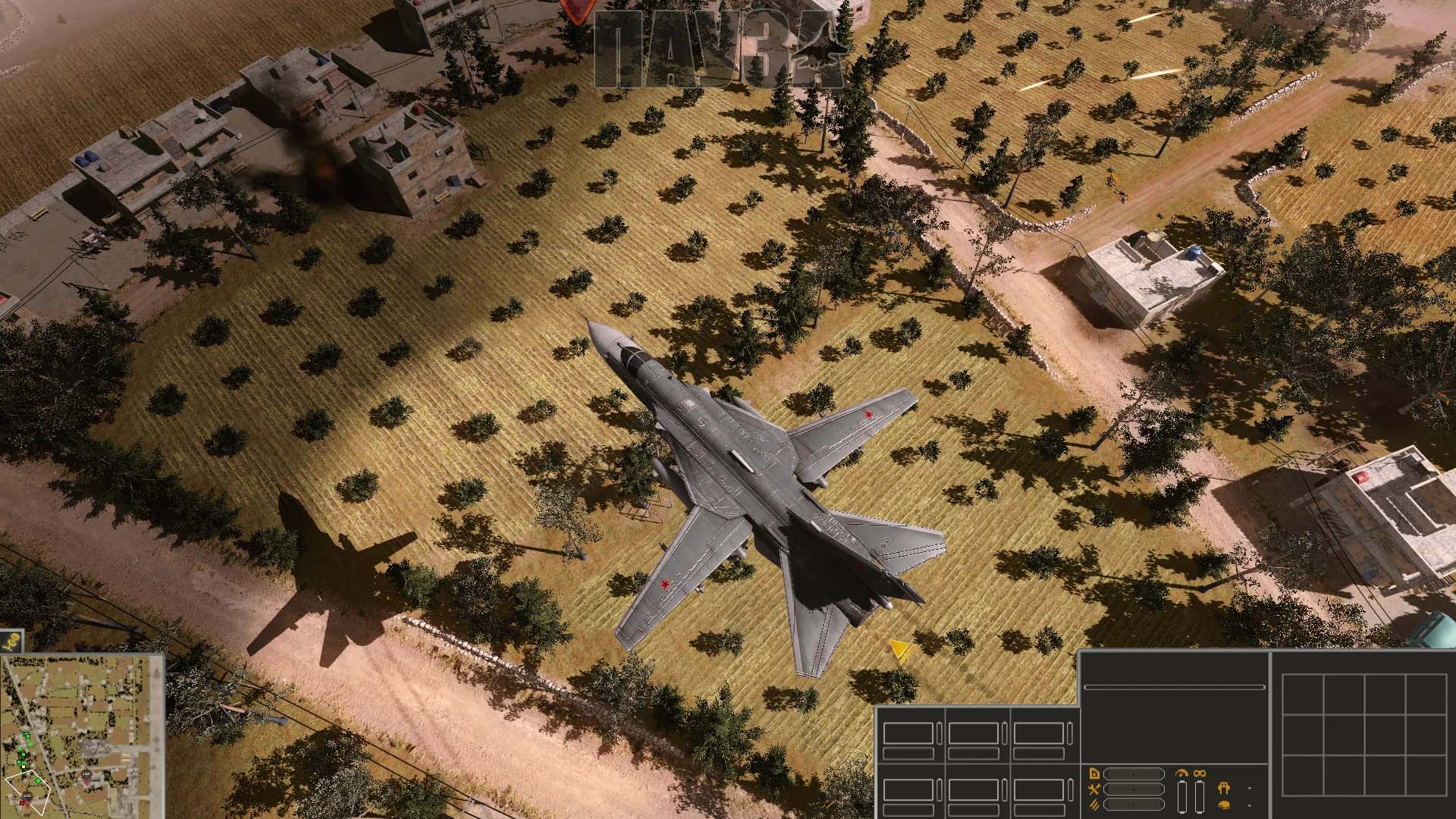Click the helmet crew icon

pyautogui.click(x=1224, y=805)
